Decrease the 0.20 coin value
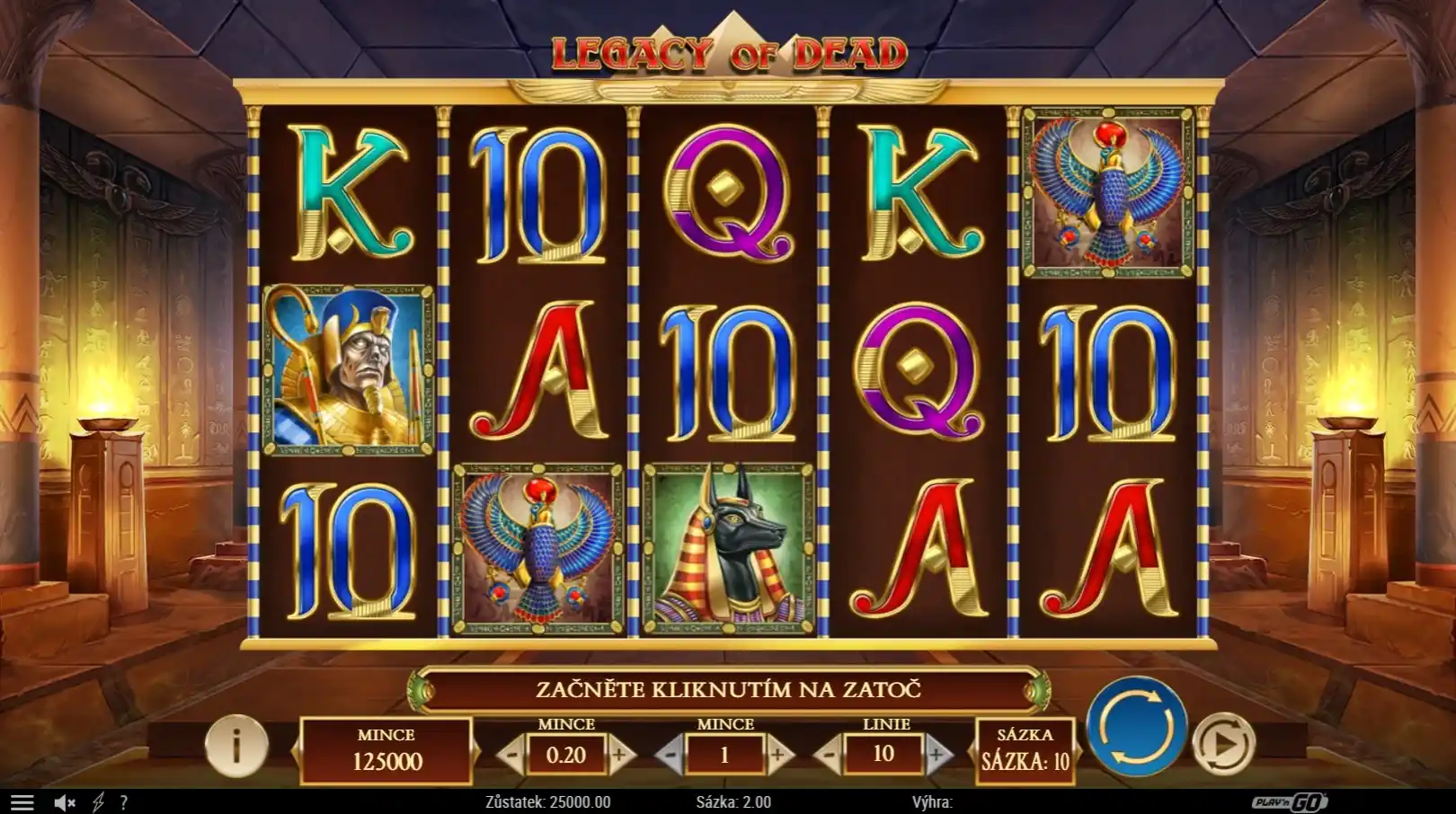The image size is (1456, 814). coord(511,756)
